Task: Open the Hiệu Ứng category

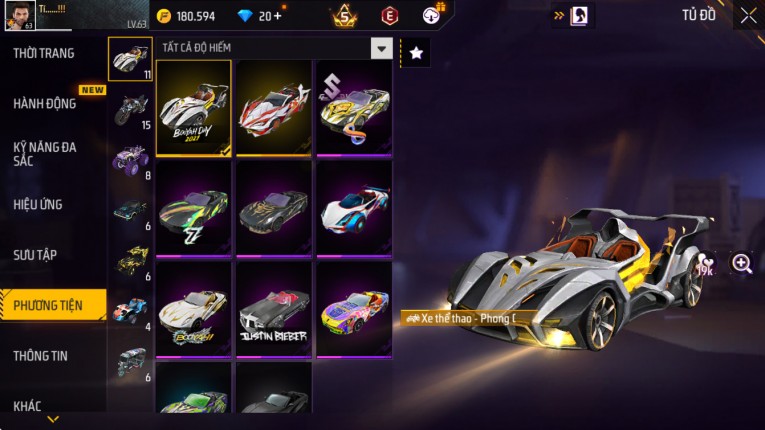Action: tap(38, 204)
